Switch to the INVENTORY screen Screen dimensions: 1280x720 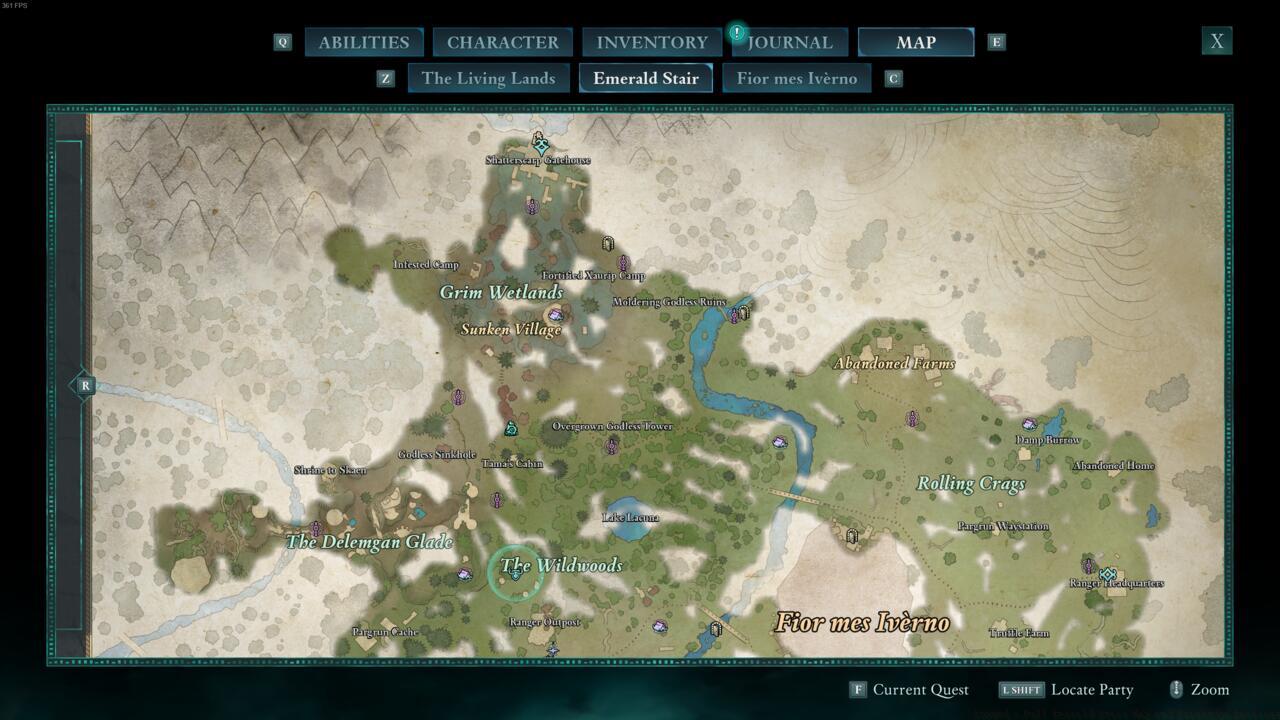651,42
